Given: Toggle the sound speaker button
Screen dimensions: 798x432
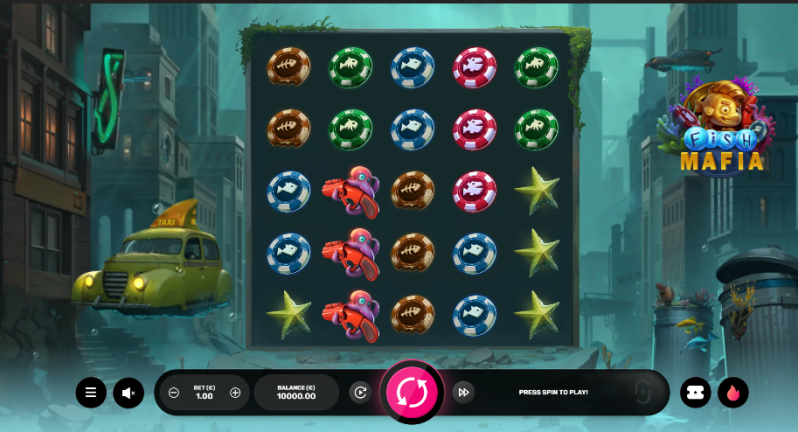Looking at the screenshot, I should click(128, 393).
